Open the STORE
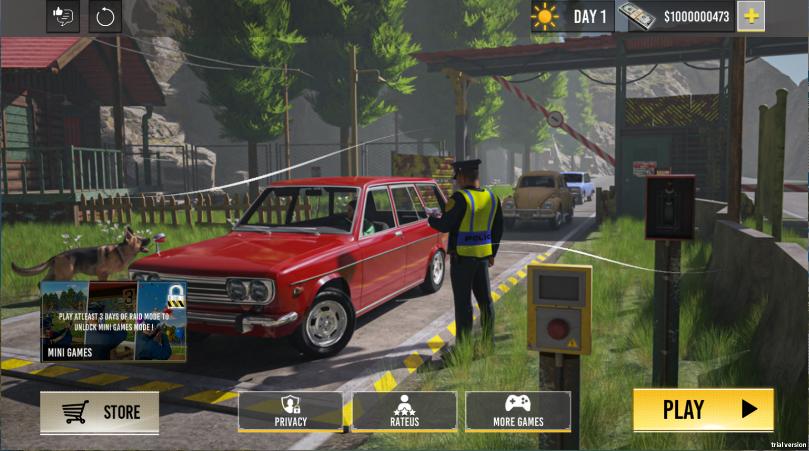This screenshot has width=809, height=451. coord(99,412)
